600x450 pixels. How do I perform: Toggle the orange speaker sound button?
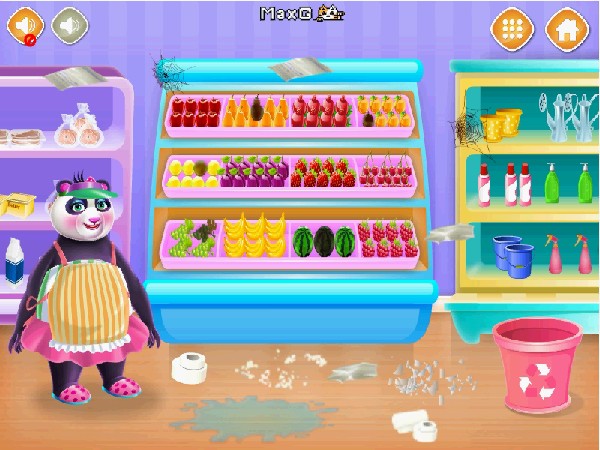point(25,25)
